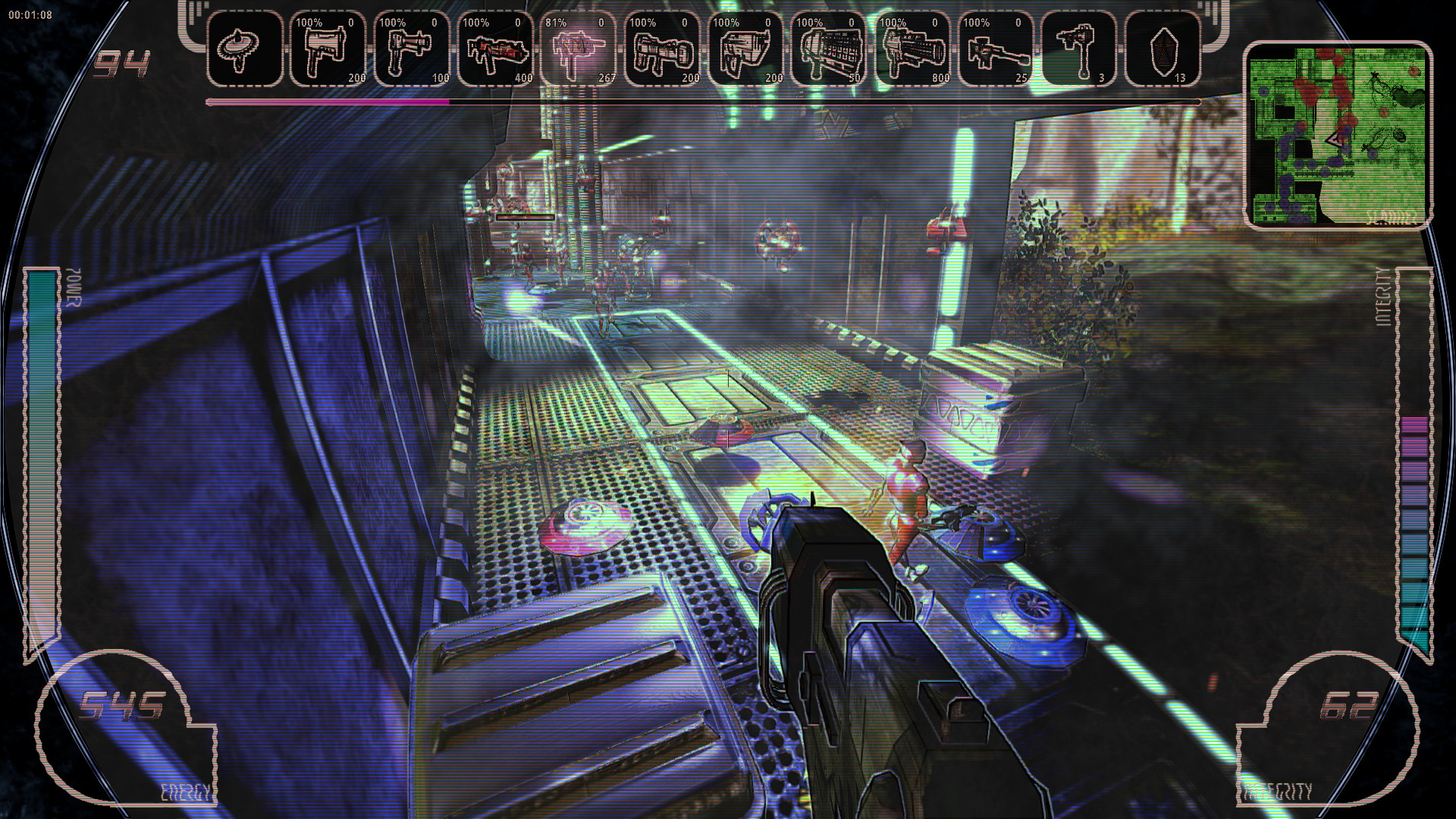Select the wrench tool slot showing 3
This screenshot has height=819, width=1456.
point(1081,49)
